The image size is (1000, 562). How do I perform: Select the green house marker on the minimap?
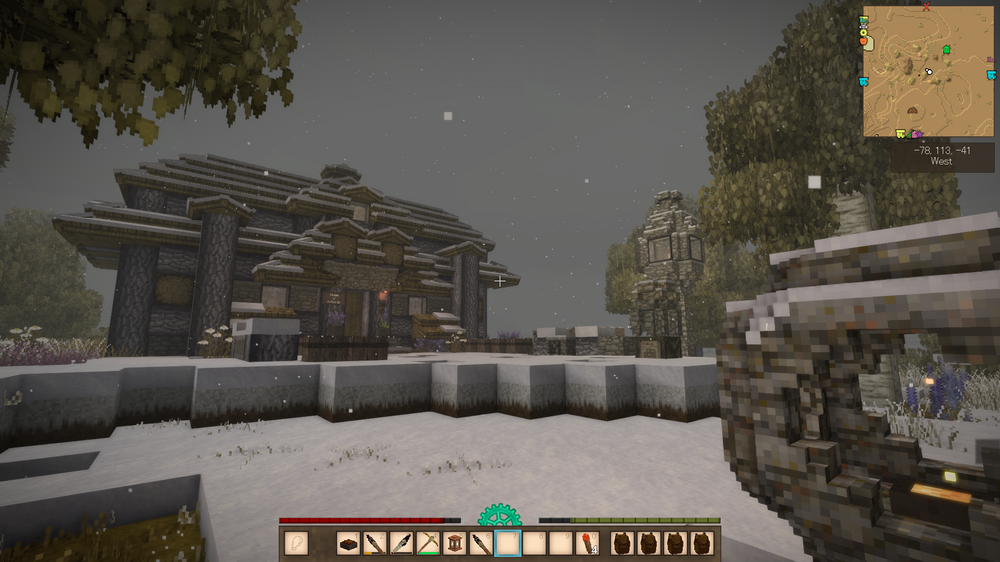coord(945,49)
